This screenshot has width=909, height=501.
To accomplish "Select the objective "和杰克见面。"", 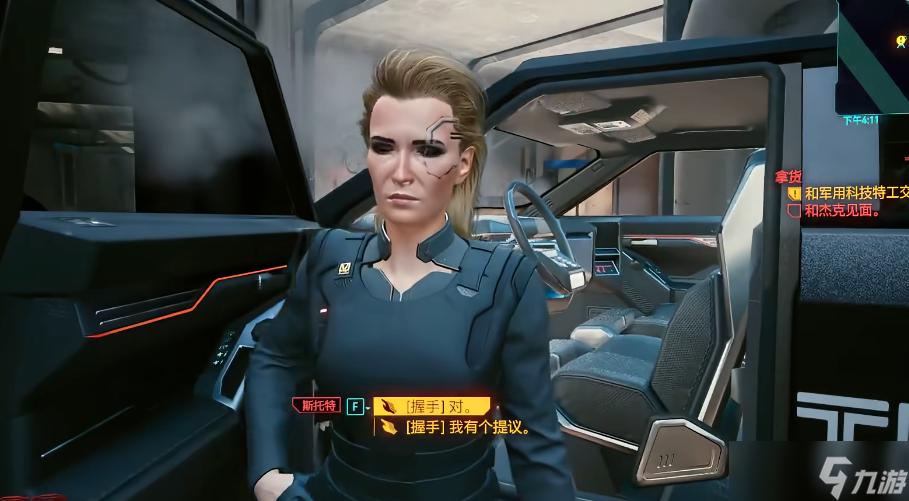I will [x=843, y=211].
